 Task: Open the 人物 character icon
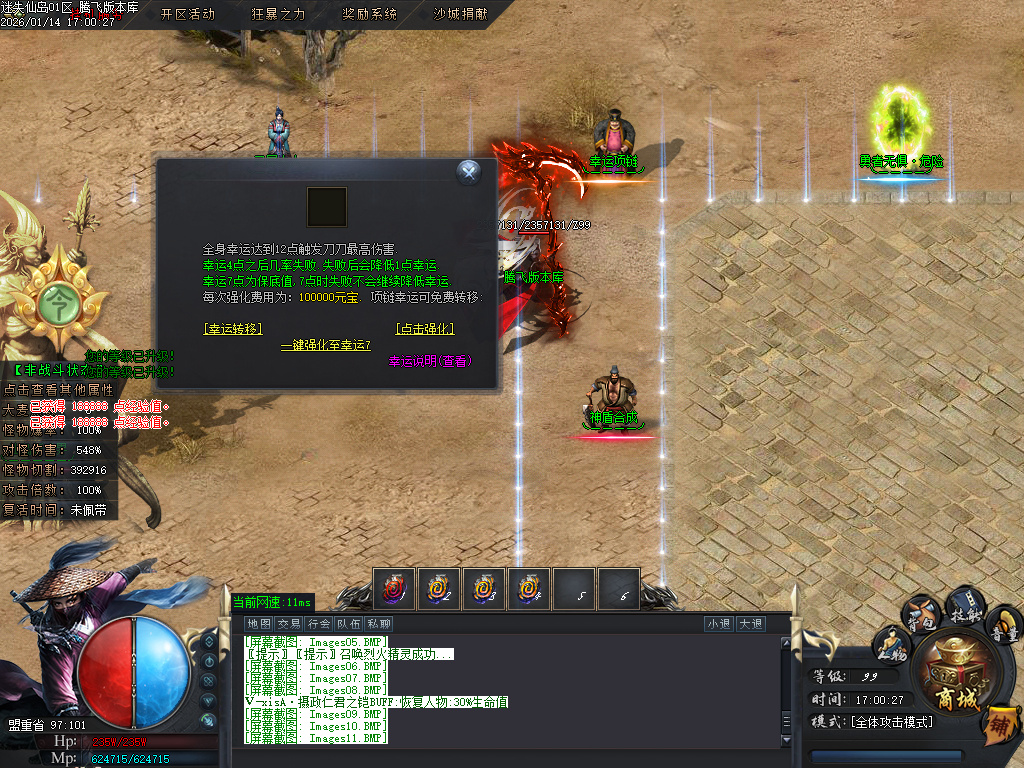point(892,645)
